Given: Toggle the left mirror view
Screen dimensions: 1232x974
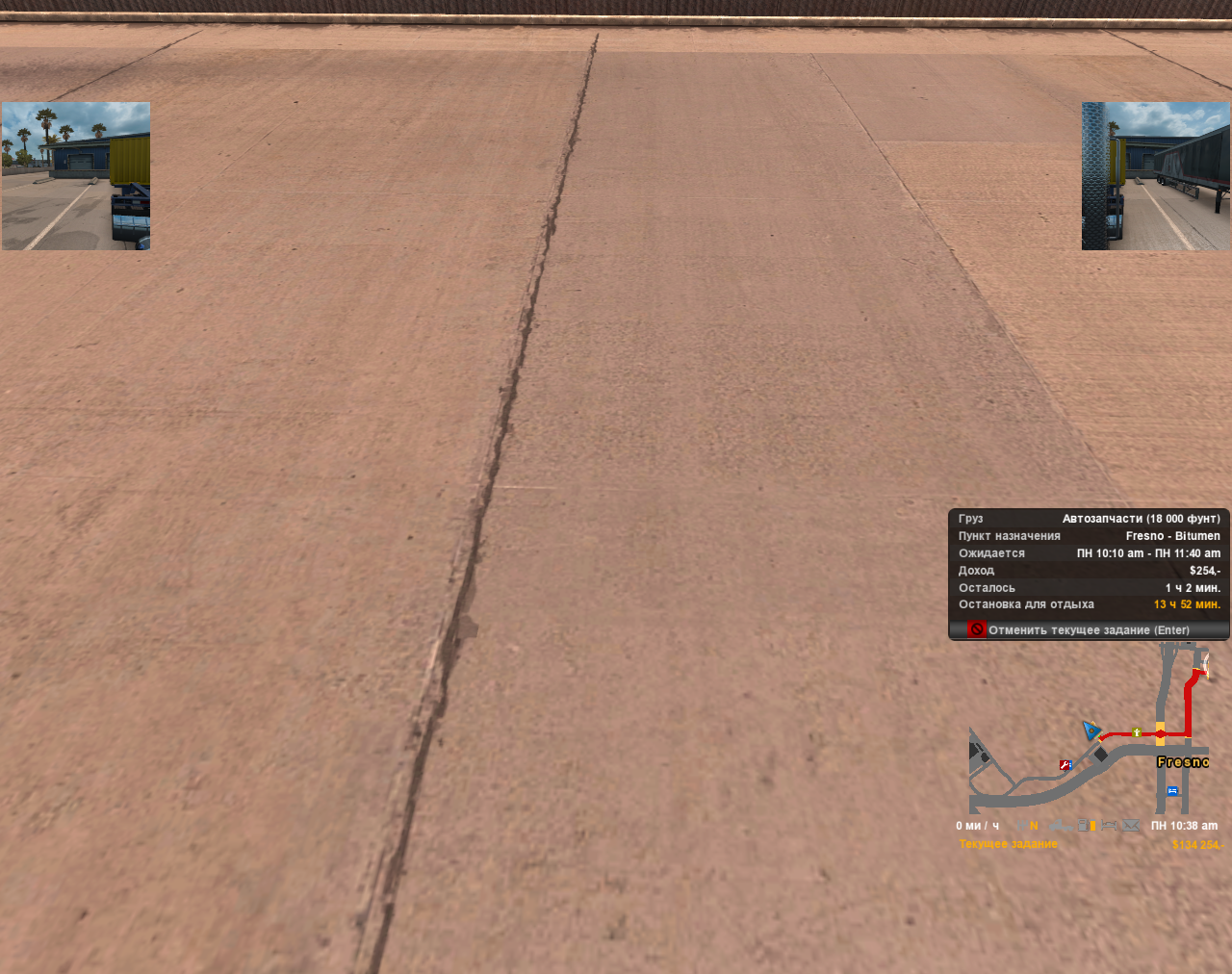Looking at the screenshot, I should click(x=74, y=175).
